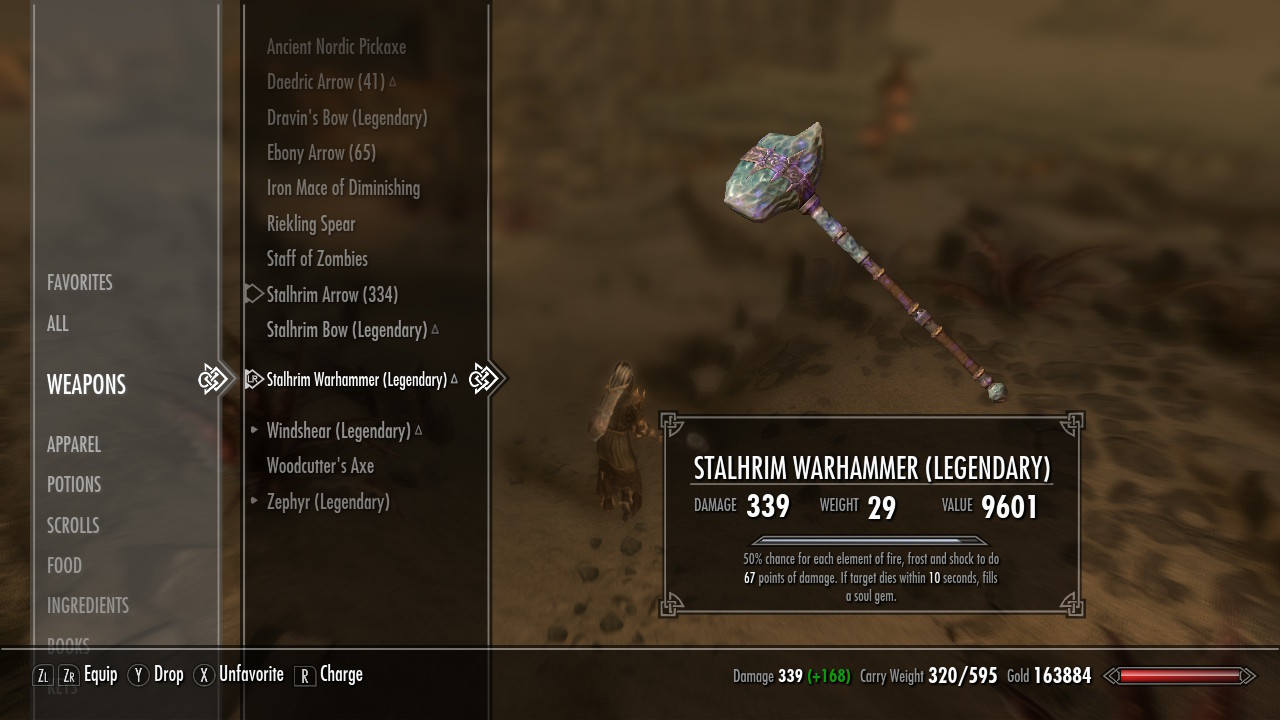The height and width of the screenshot is (720, 1280).
Task: Select Iron Mace of Diminishing
Action: point(343,188)
